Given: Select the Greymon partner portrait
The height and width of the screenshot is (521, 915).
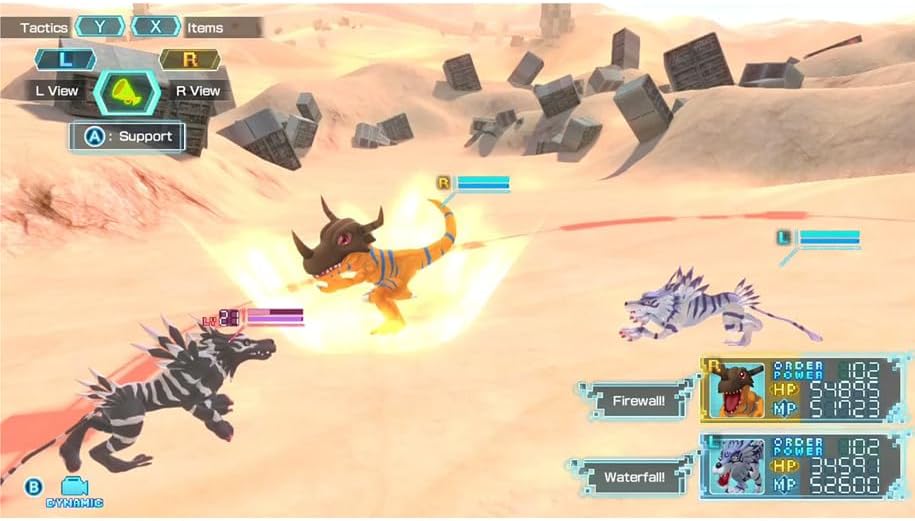Looking at the screenshot, I should point(735,389).
